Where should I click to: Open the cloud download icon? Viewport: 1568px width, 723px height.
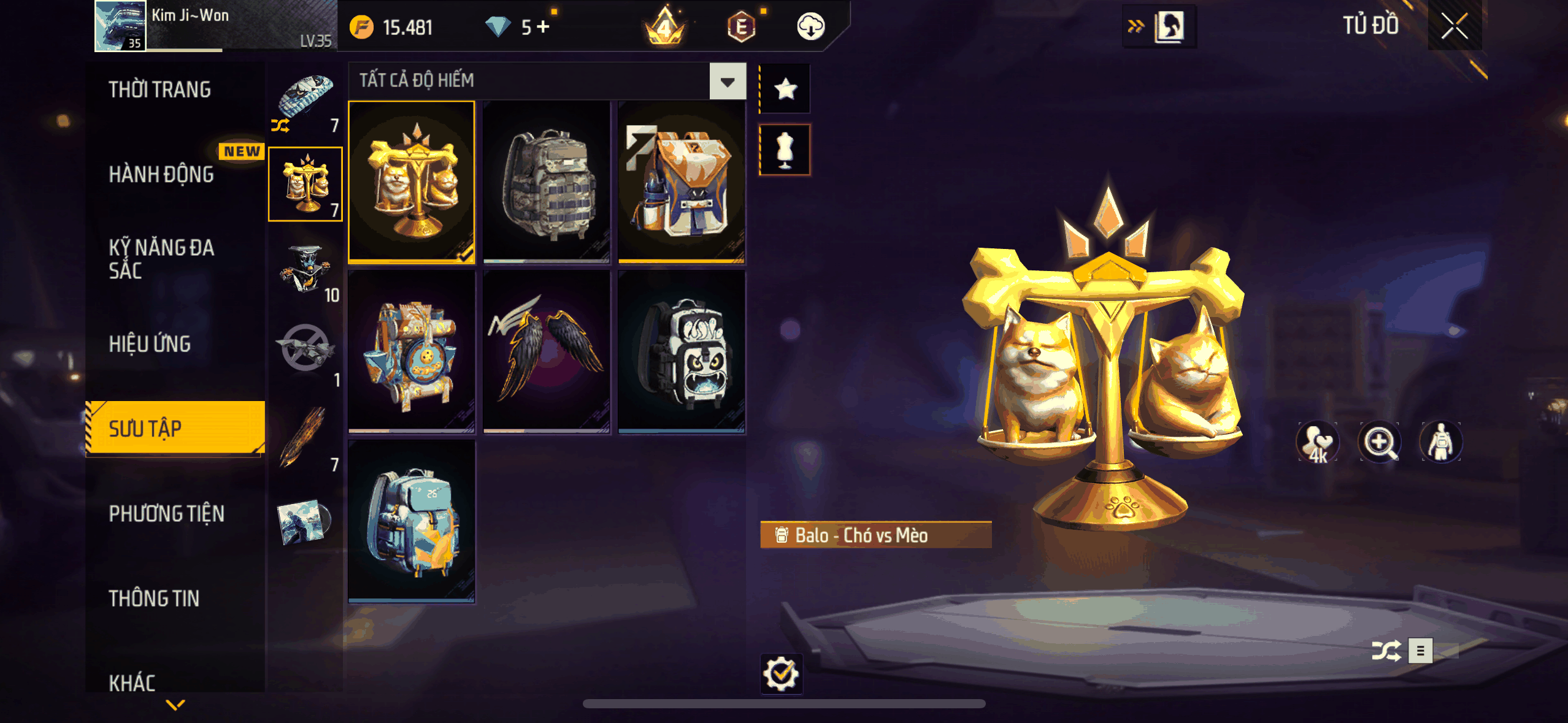(810, 27)
